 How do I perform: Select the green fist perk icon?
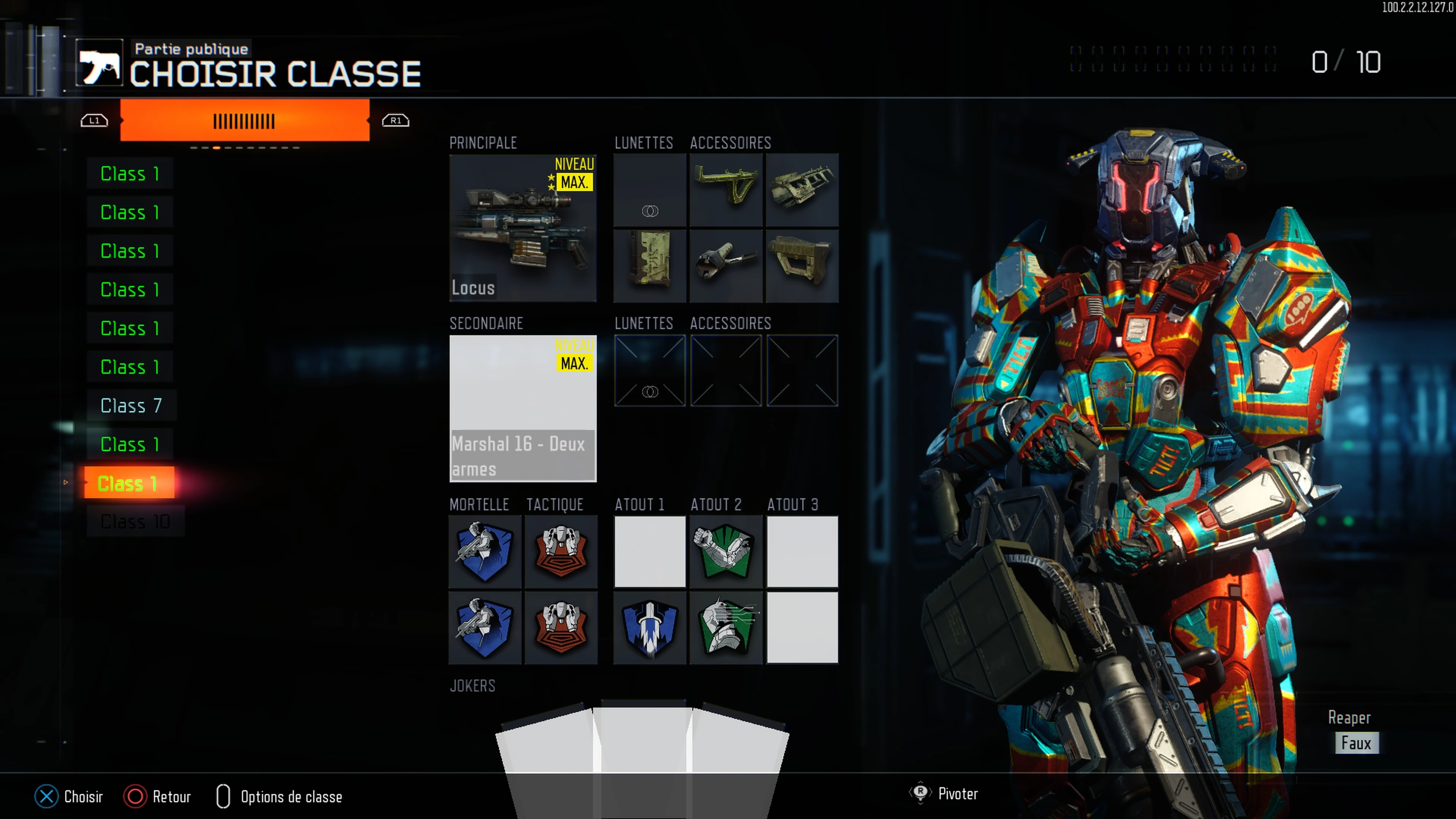click(x=726, y=552)
